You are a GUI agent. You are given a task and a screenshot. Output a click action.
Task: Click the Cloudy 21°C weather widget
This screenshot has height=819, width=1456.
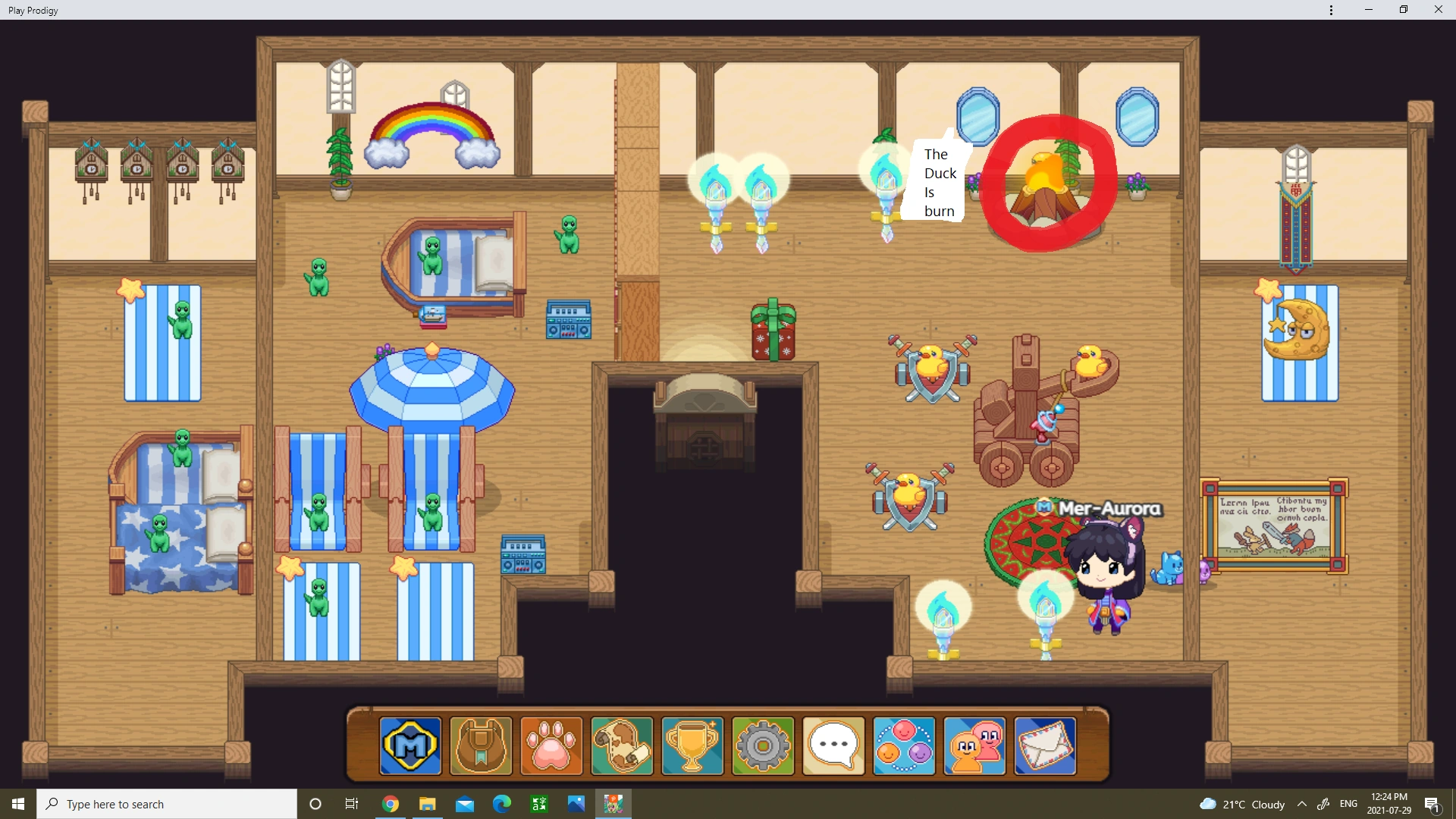[1244, 804]
